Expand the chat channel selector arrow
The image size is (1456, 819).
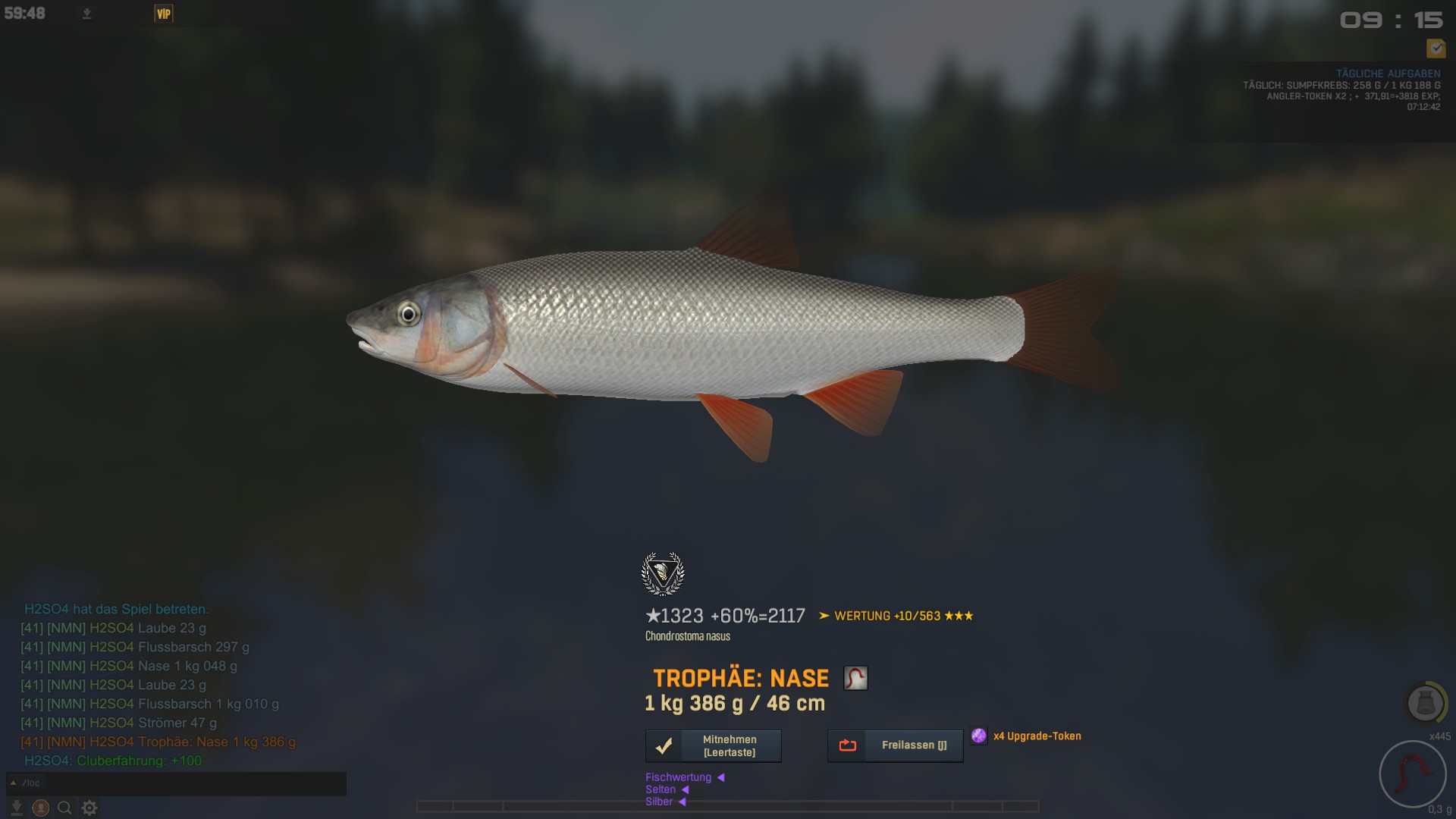tap(14, 783)
